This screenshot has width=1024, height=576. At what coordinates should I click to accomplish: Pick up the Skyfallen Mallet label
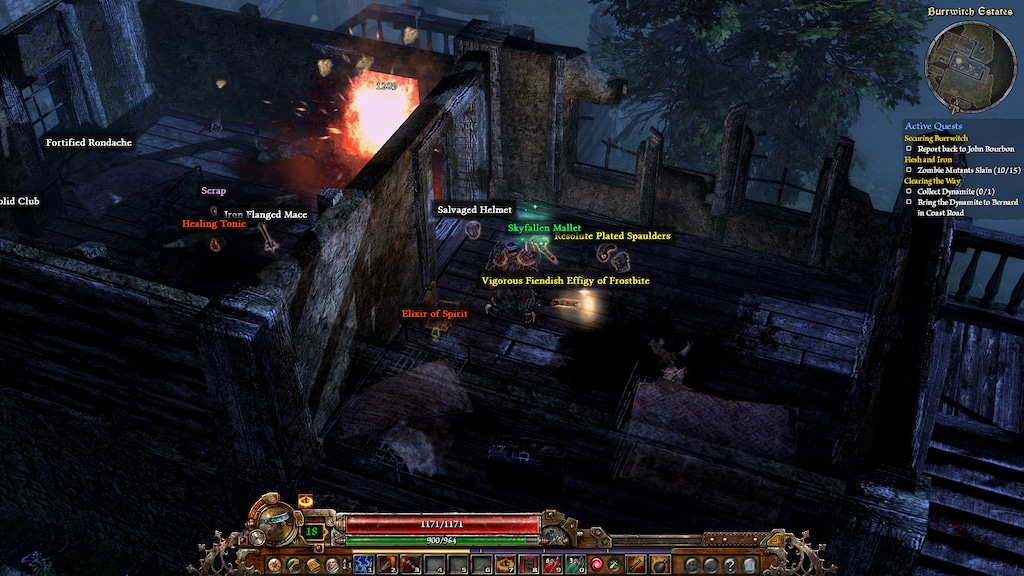tap(544, 228)
